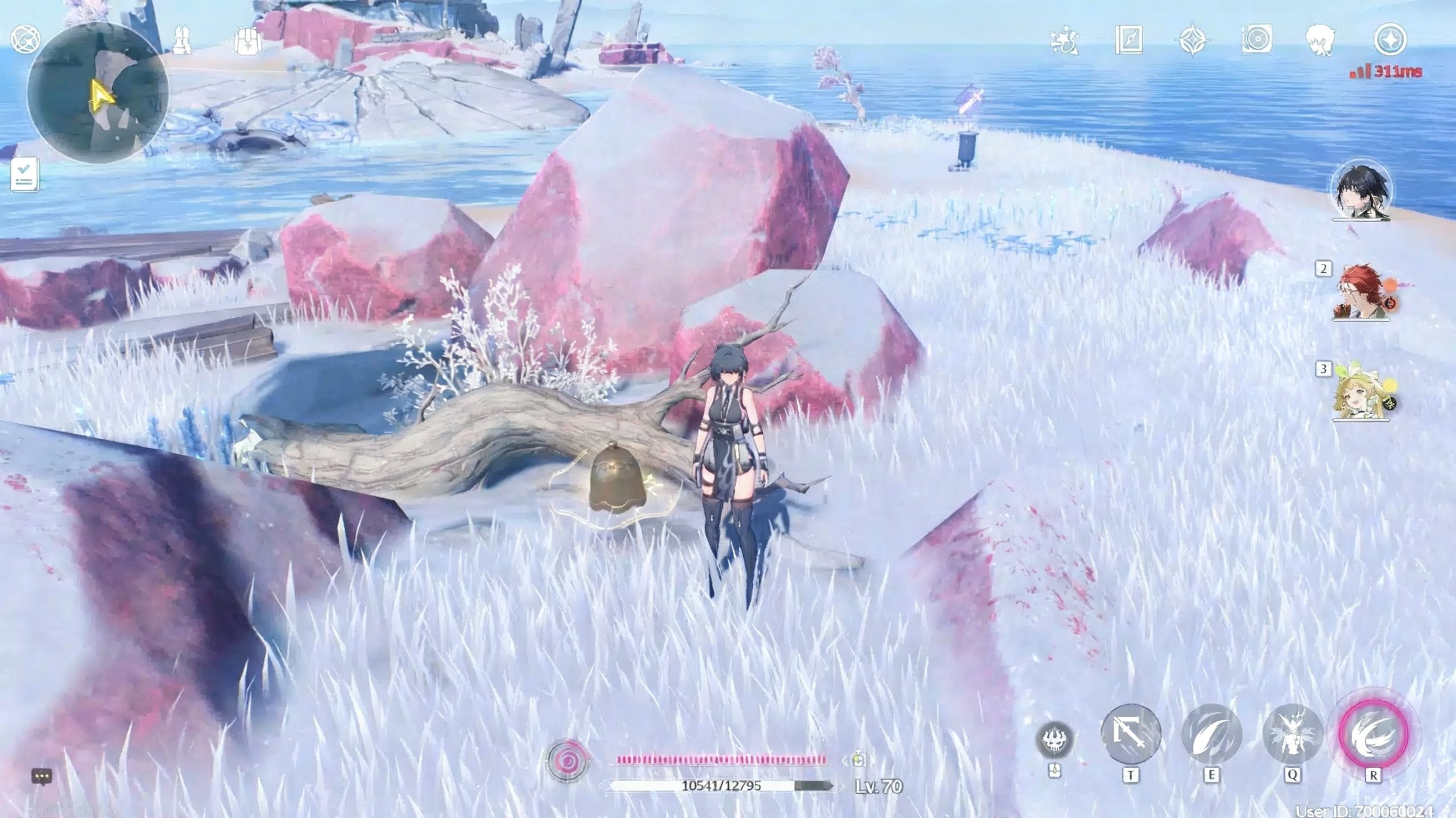The height and width of the screenshot is (818, 1456).
Task: Unleash the pink-ringed Resonance Liberation
Action: (1373, 733)
